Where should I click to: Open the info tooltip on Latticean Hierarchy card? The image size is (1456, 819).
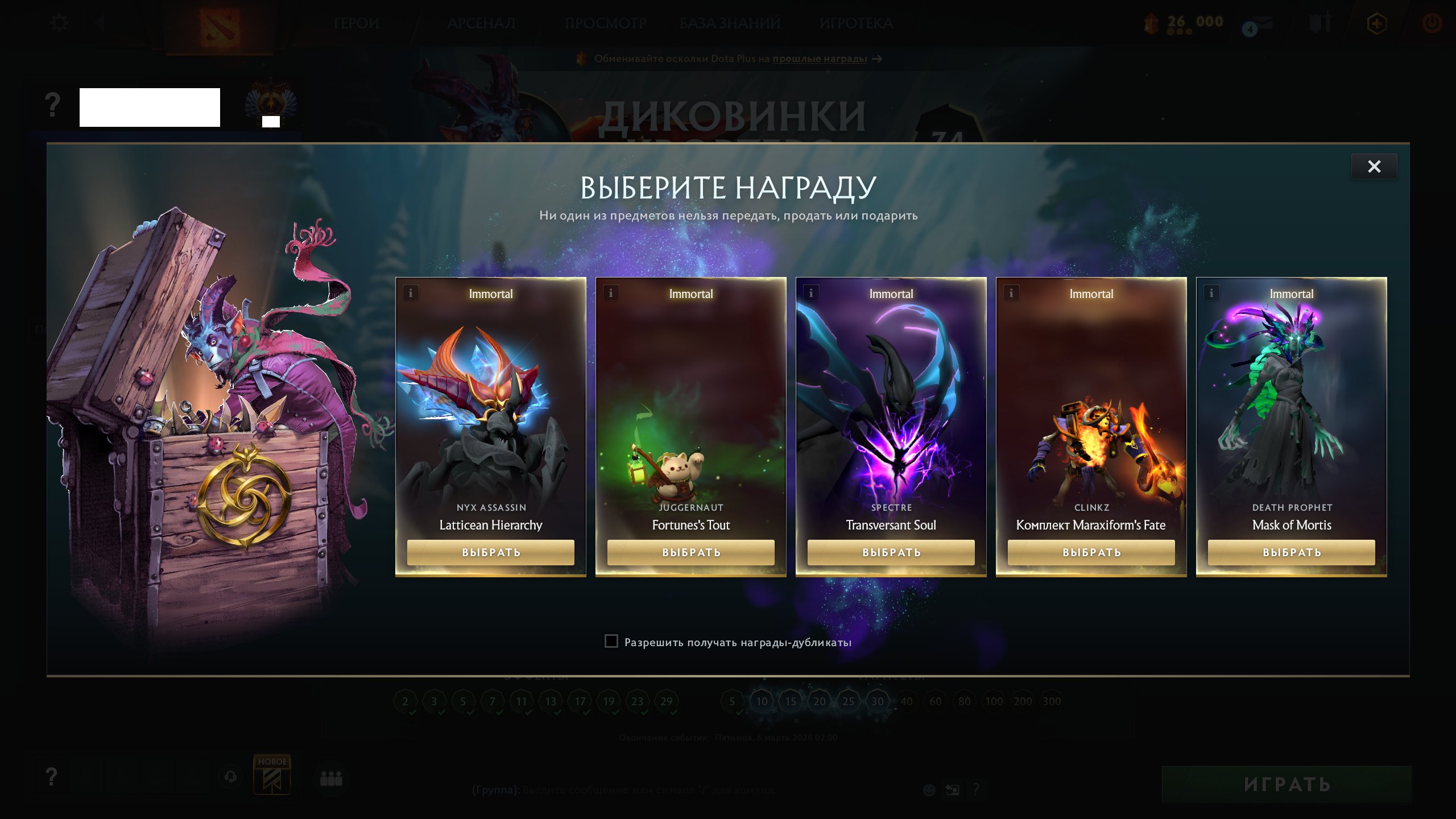pos(411,293)
